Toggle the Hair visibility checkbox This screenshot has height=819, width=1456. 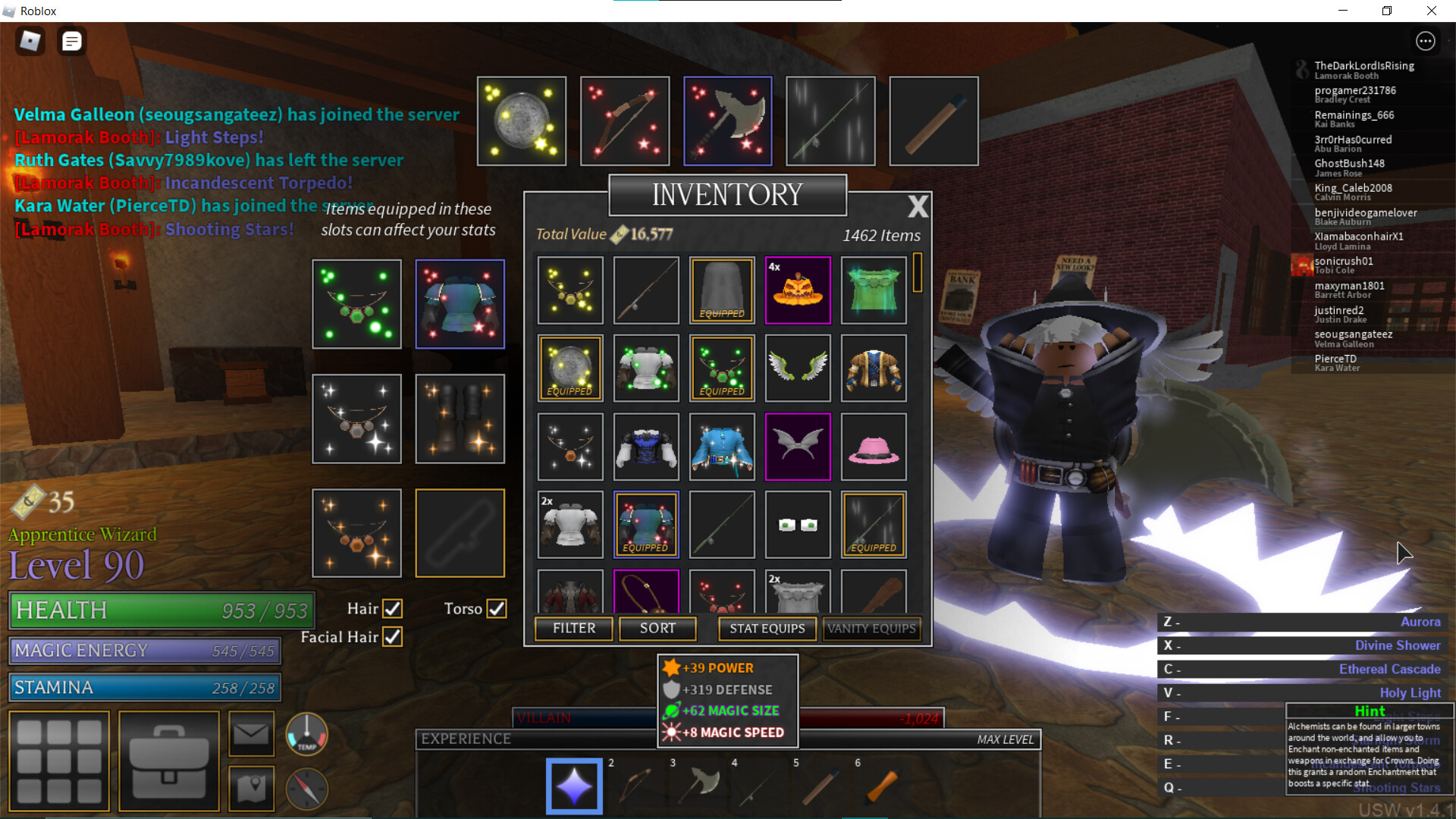pyautogui.click(x=392, y=609)
